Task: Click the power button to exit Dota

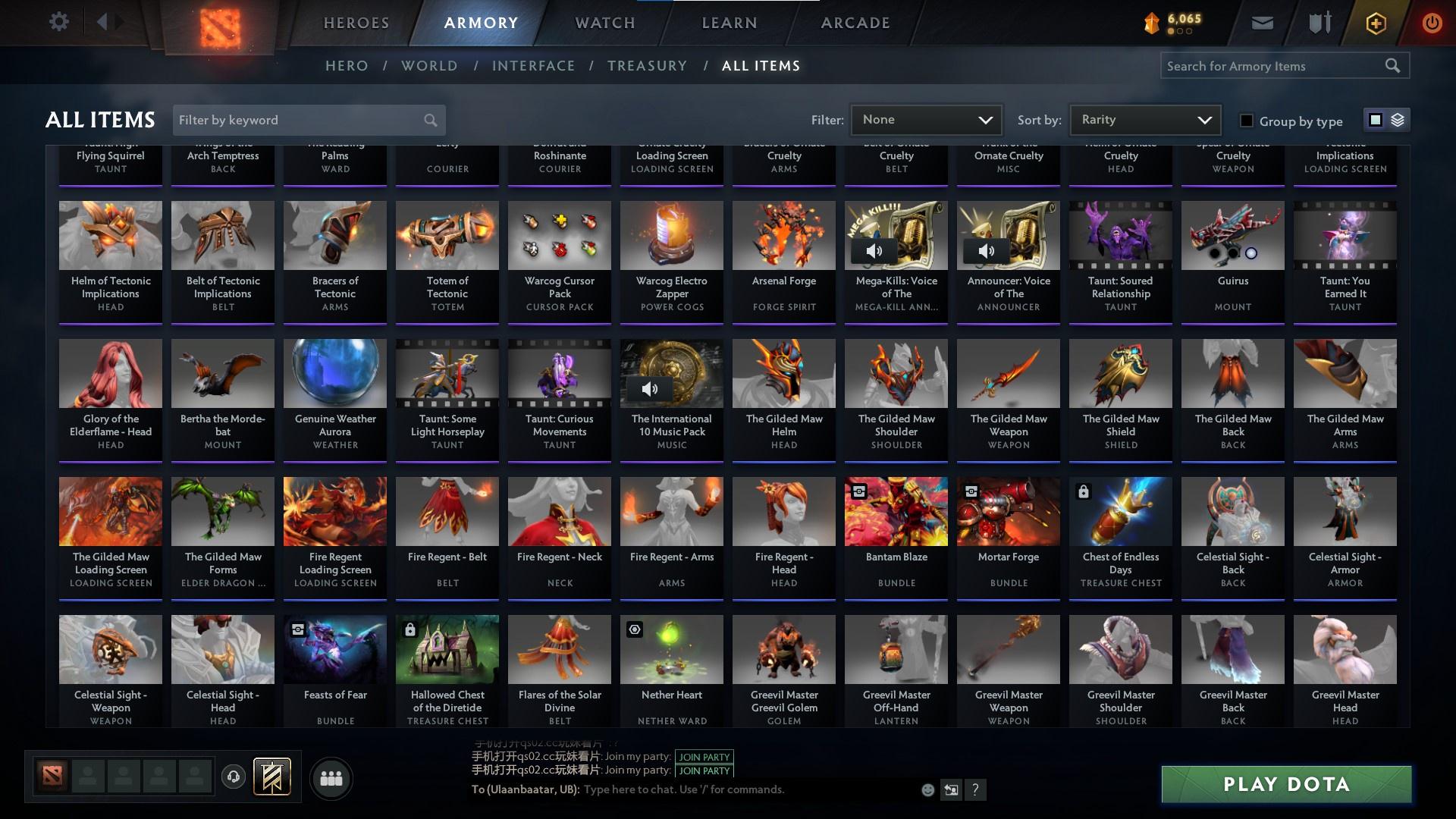Action: (1432, 22)
